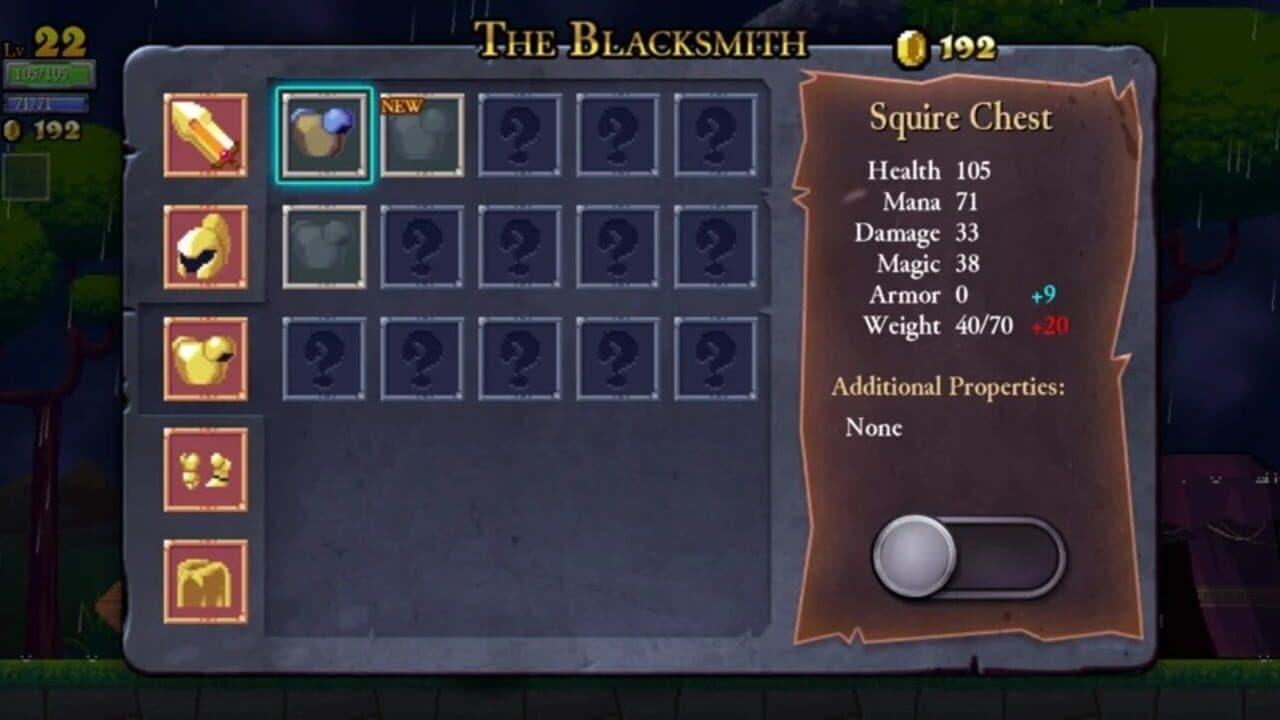Select the equipped Squire Chest item
This screenshot has width=1280, height=720.
322,133
